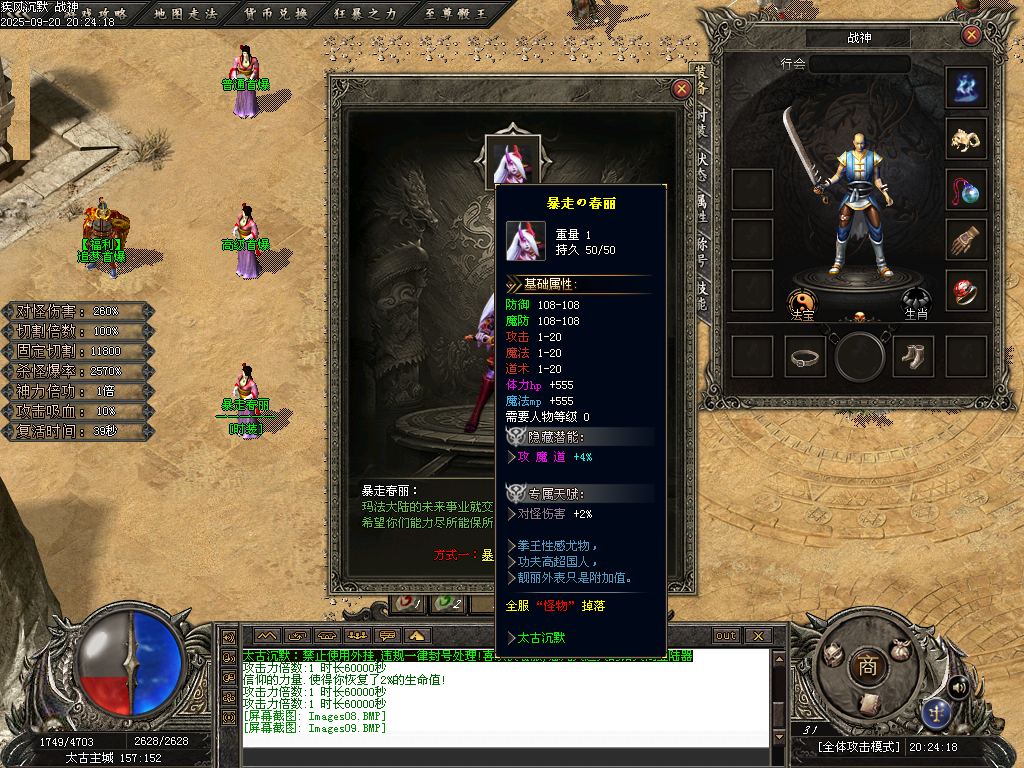Select the bone skull necklace slot
Image resolution: width=1024 pixels, height=768 pixels.
pyautogui.click(x=966, y=139)
